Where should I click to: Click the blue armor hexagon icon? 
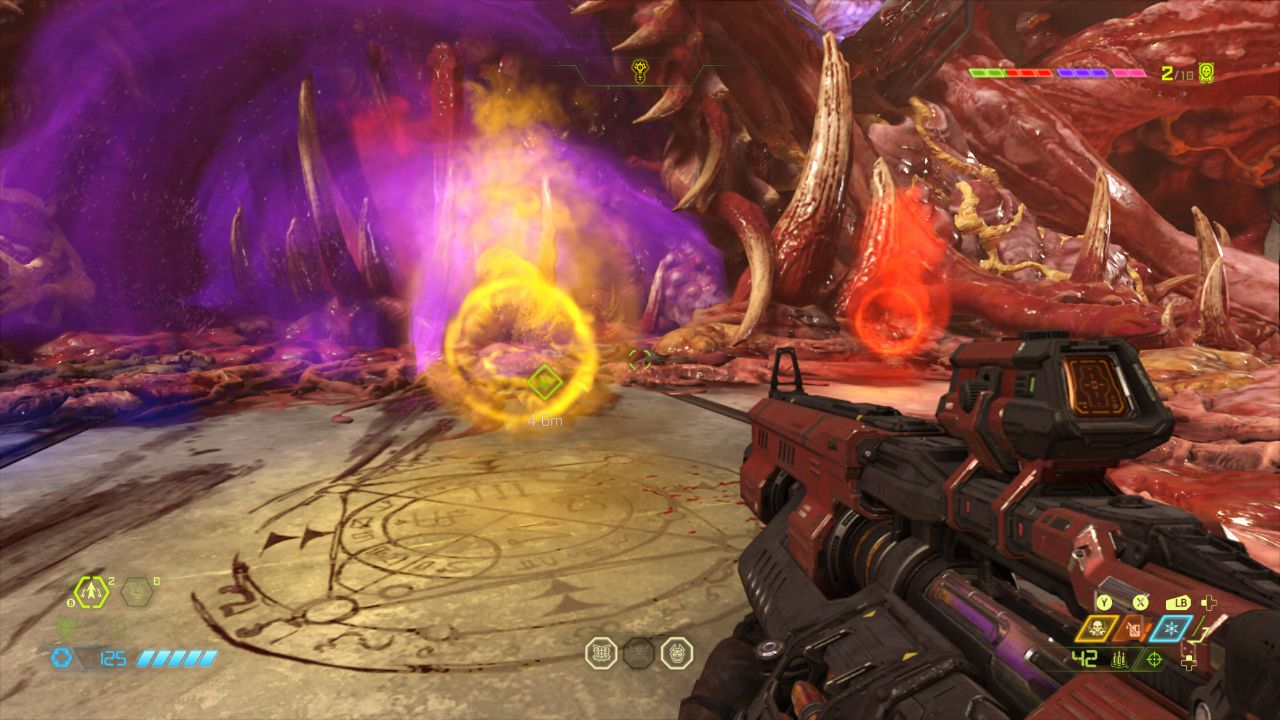click(x=61, y=658)
